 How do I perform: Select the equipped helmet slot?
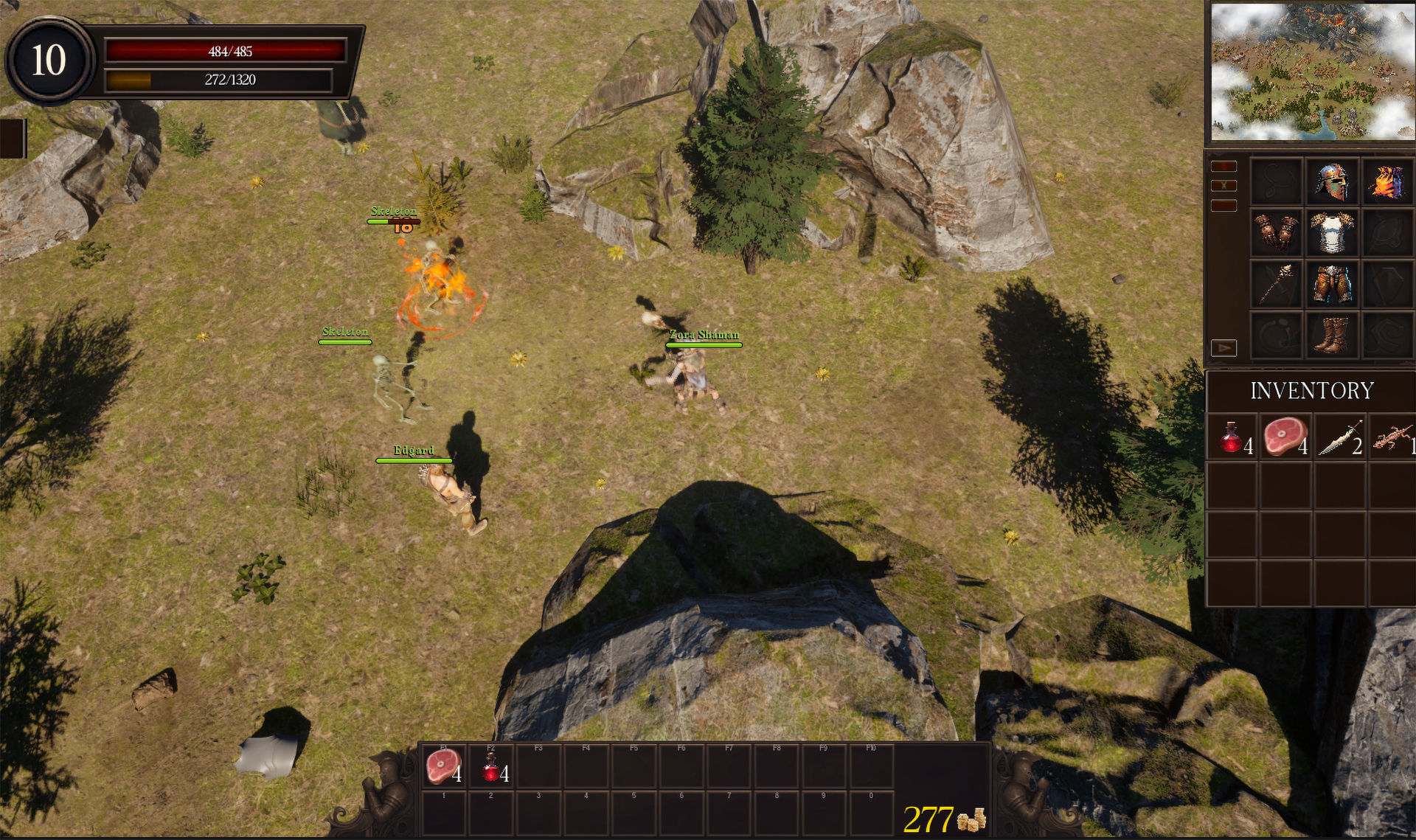click(1331, 182)
